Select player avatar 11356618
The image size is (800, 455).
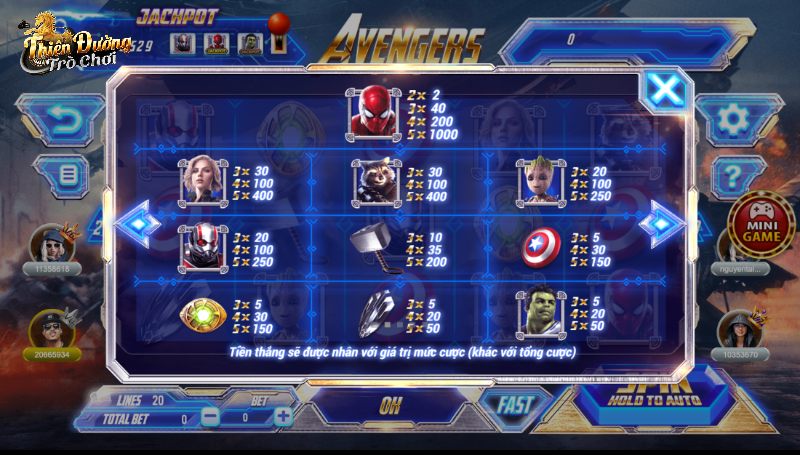point(50,244)
